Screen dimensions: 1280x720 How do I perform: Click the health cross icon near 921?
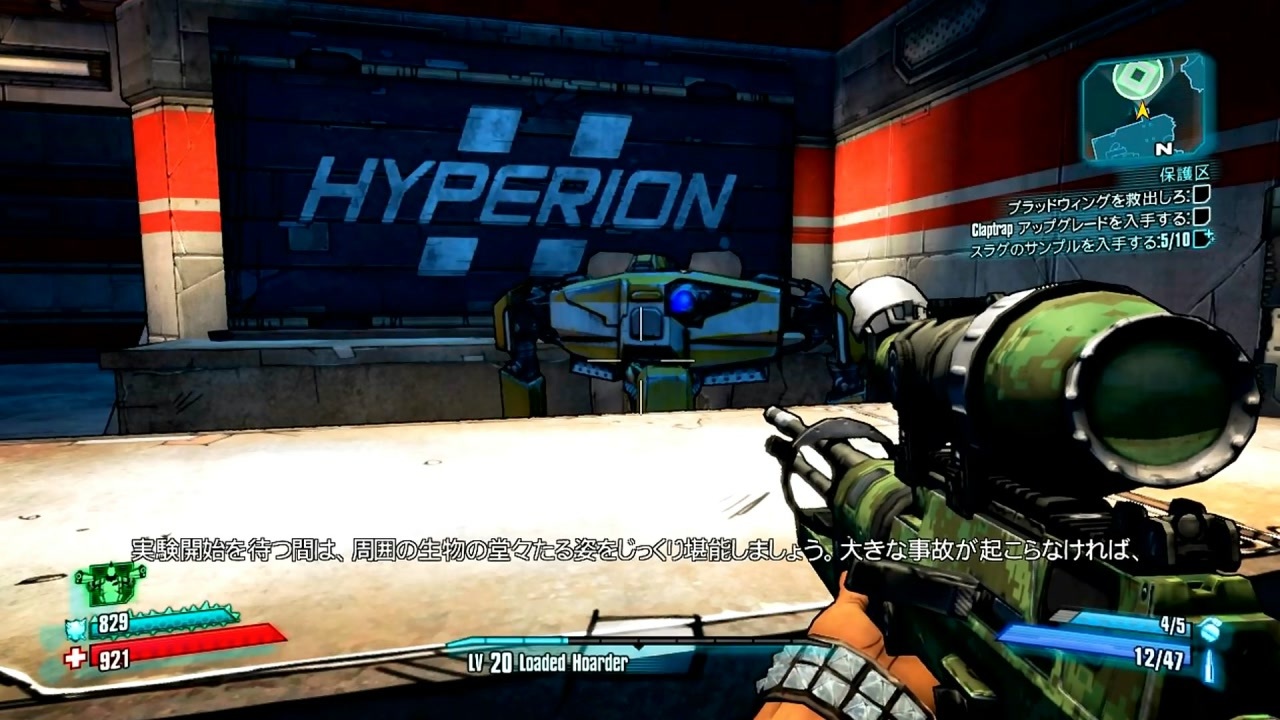coord(76,656)
